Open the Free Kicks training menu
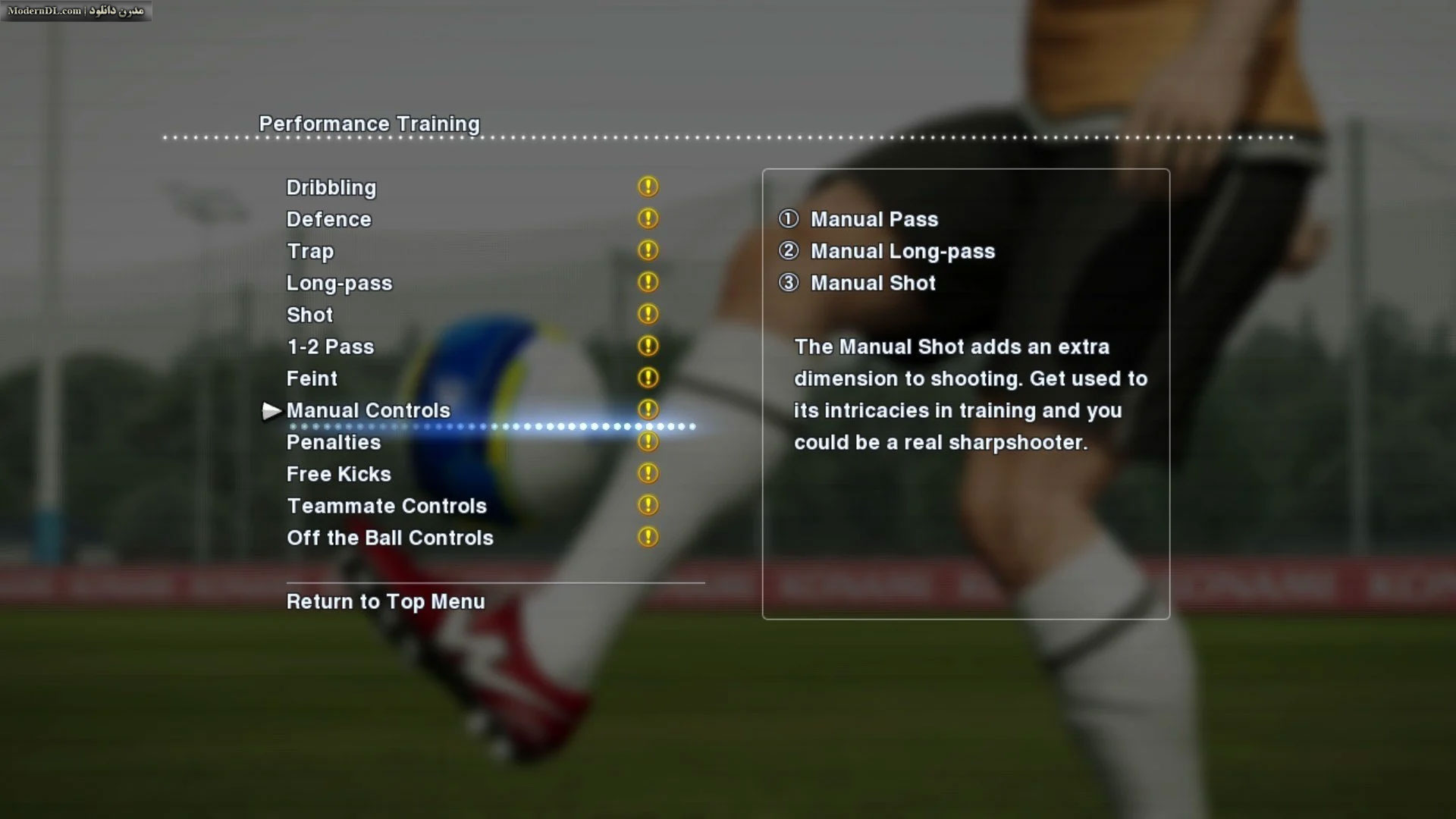 point(338,474)
